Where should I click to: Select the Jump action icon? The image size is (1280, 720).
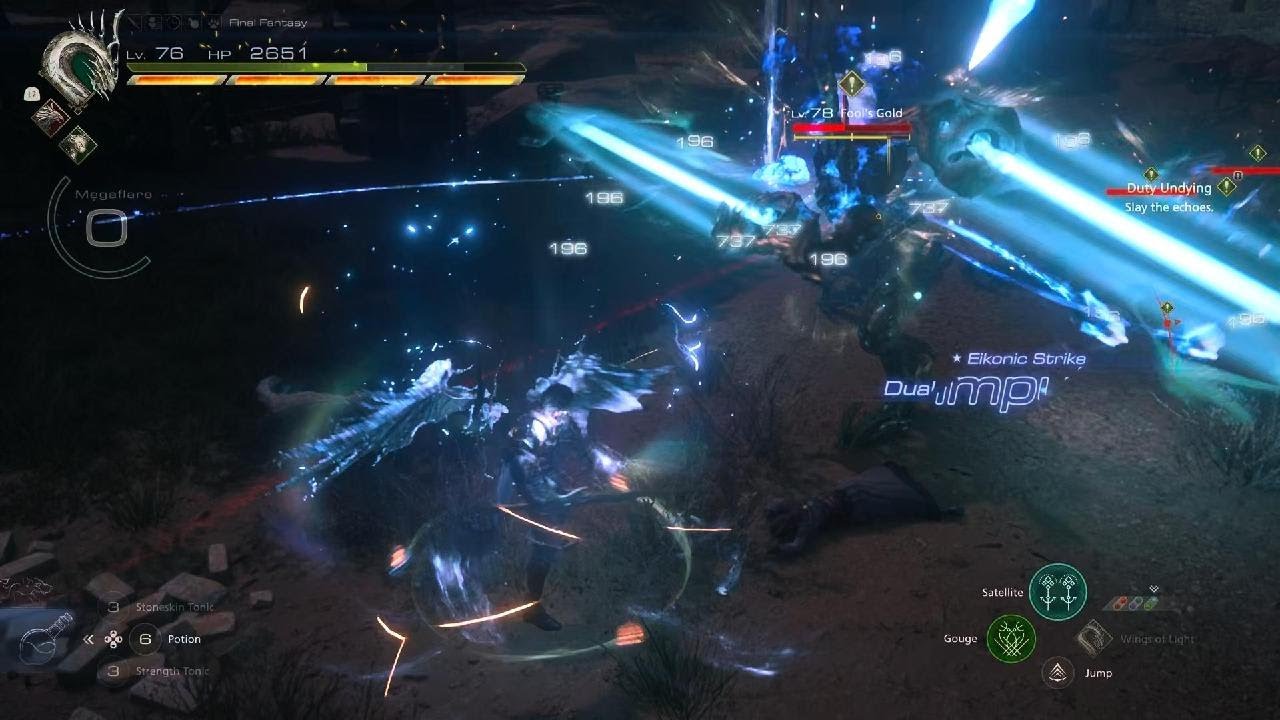tap(1056, 674)
